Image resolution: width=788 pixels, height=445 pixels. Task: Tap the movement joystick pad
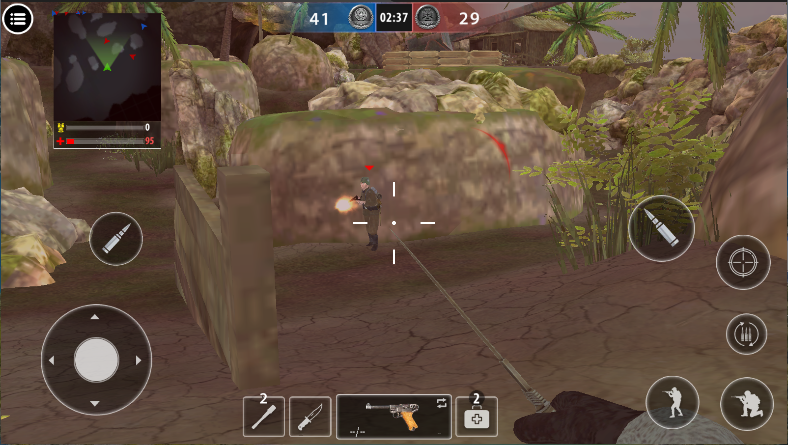point(96,359)
